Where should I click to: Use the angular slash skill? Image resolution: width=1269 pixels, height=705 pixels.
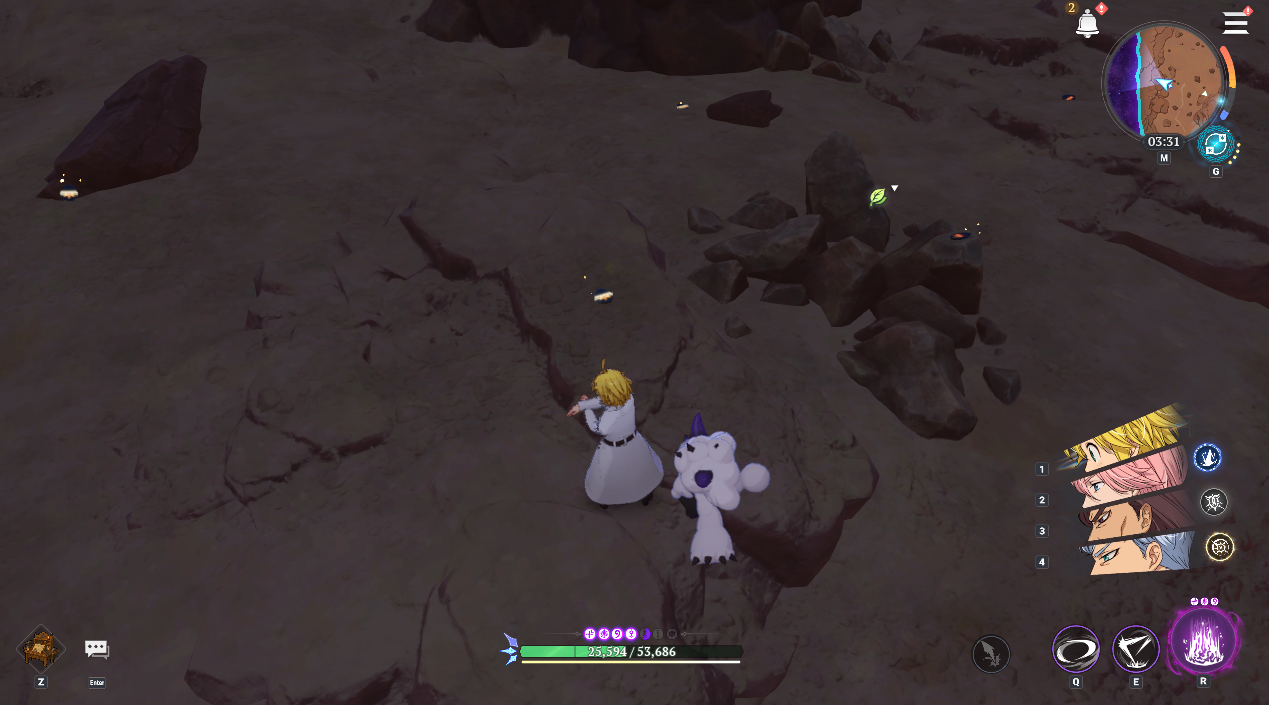point(1135,650)
